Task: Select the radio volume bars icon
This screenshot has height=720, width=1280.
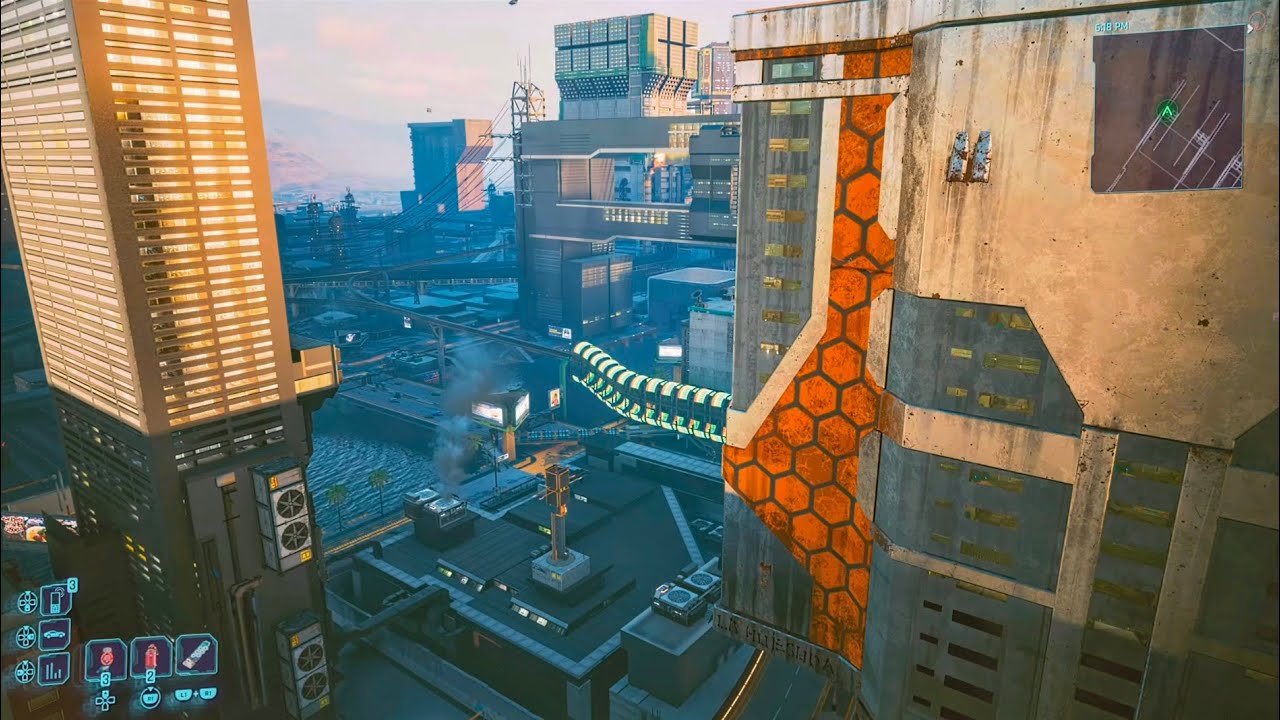Action: 55,667
